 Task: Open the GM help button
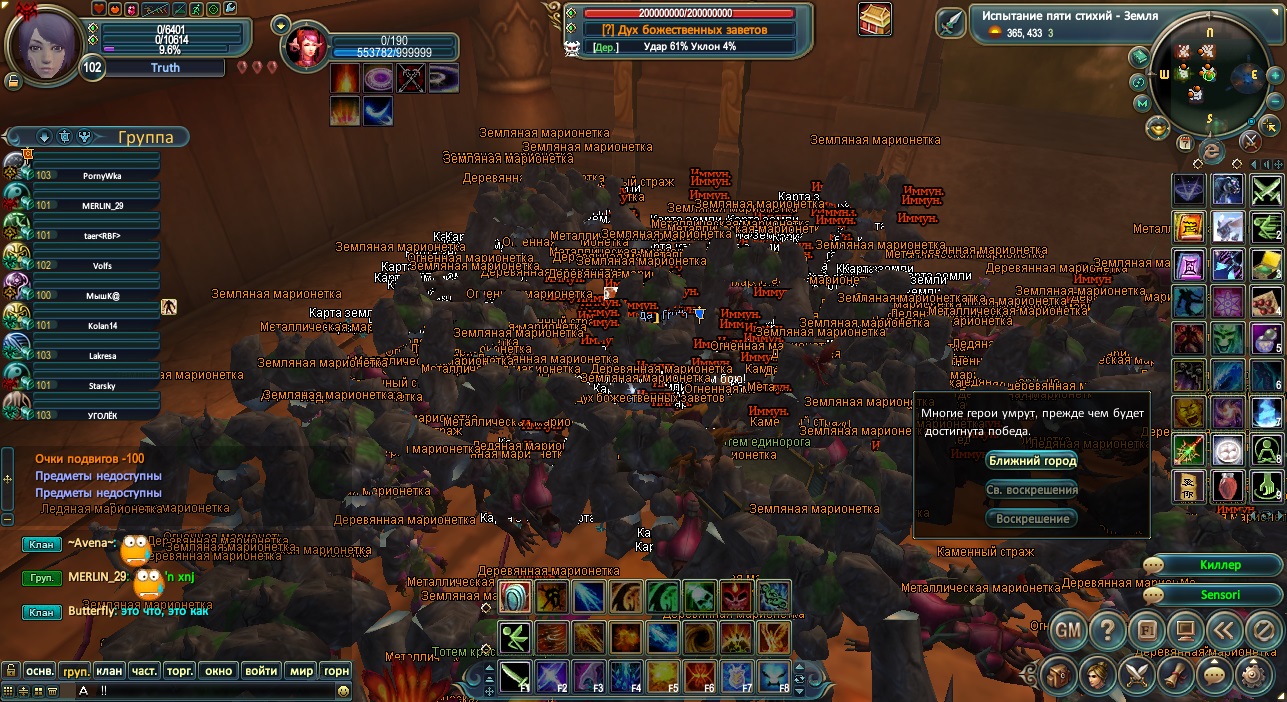[1069, 631]
